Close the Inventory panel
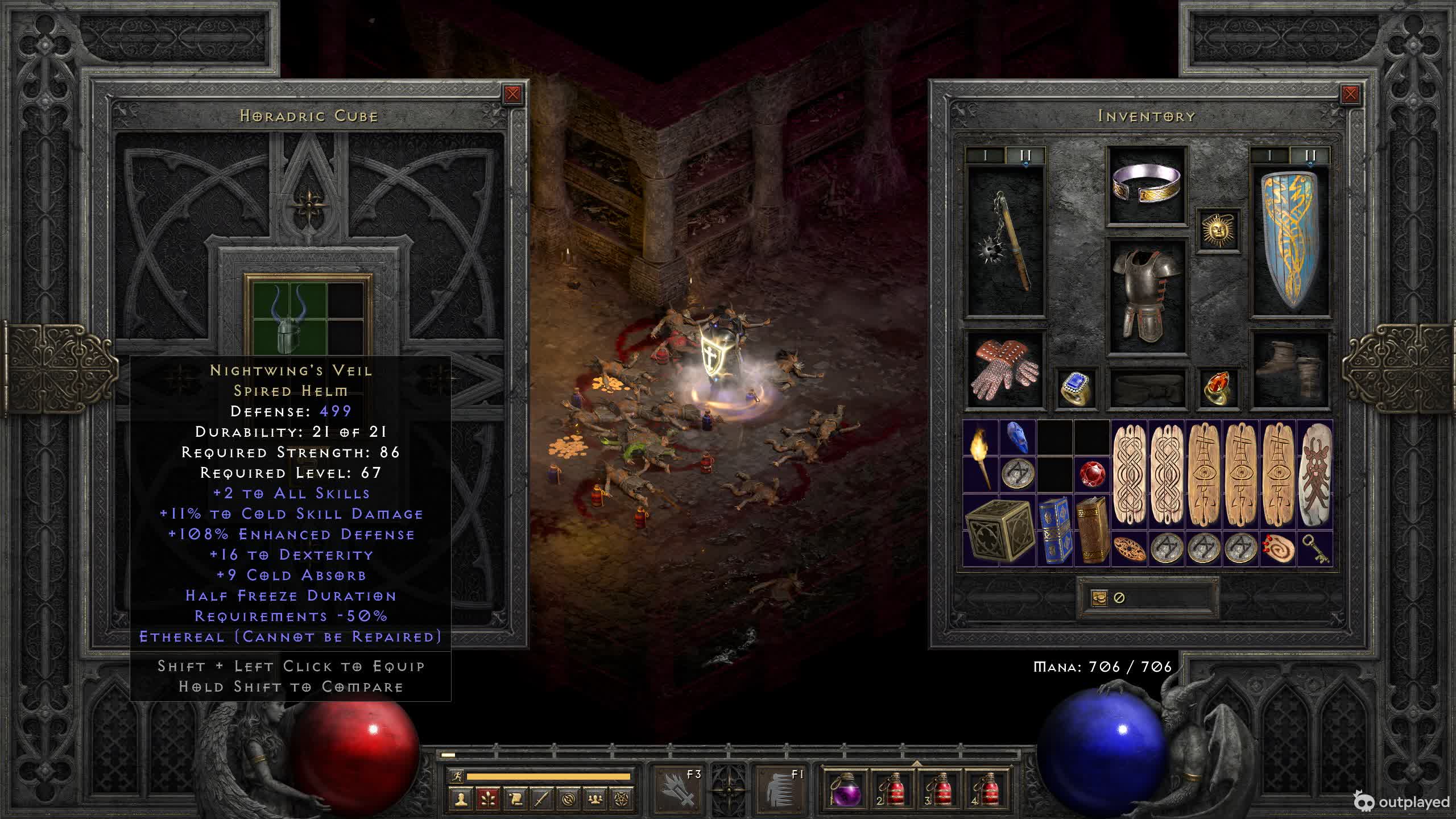 coord(1350,94)
